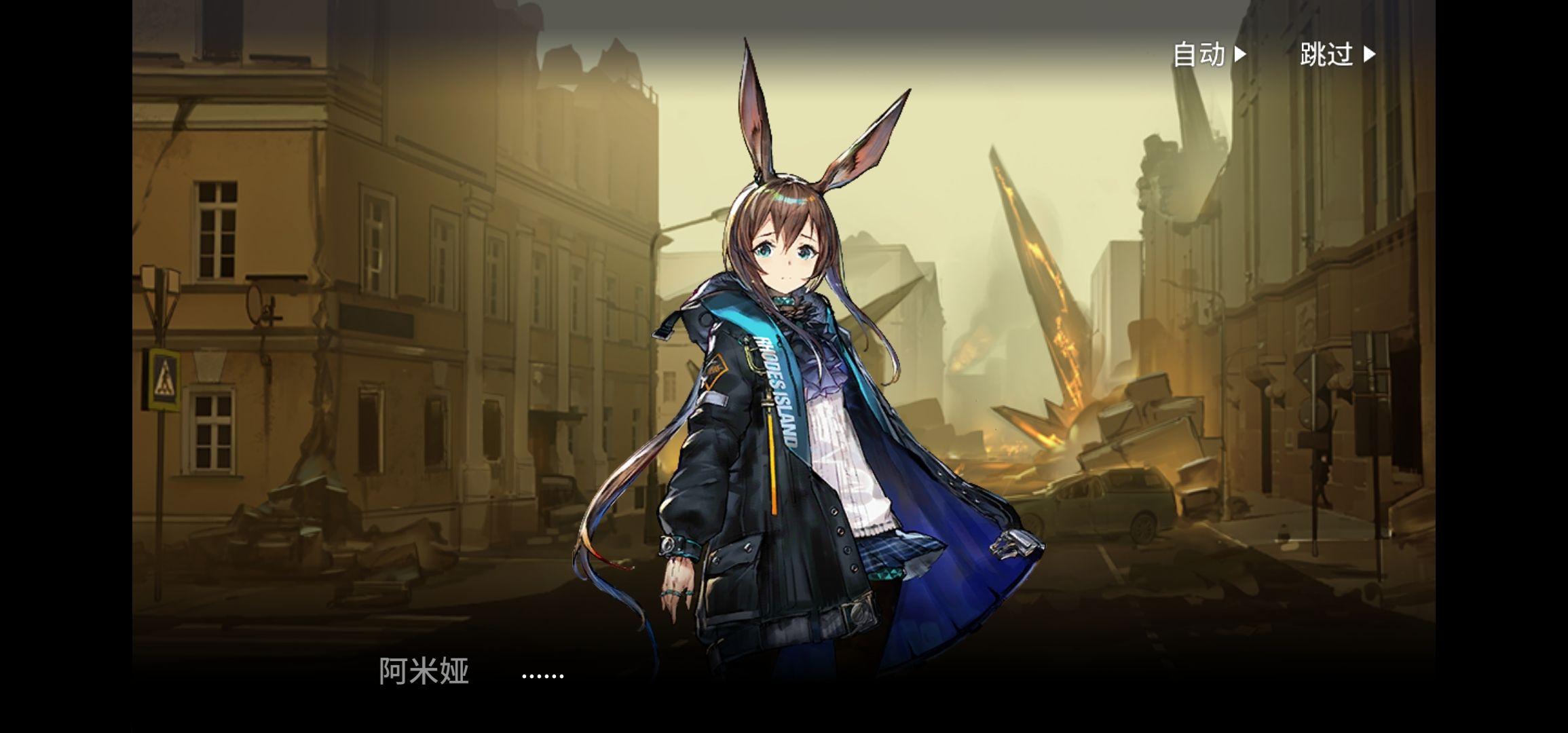1568x733 pixels.
Task: Skip the cutscene using 跳过
Action: click(1337, 54)
